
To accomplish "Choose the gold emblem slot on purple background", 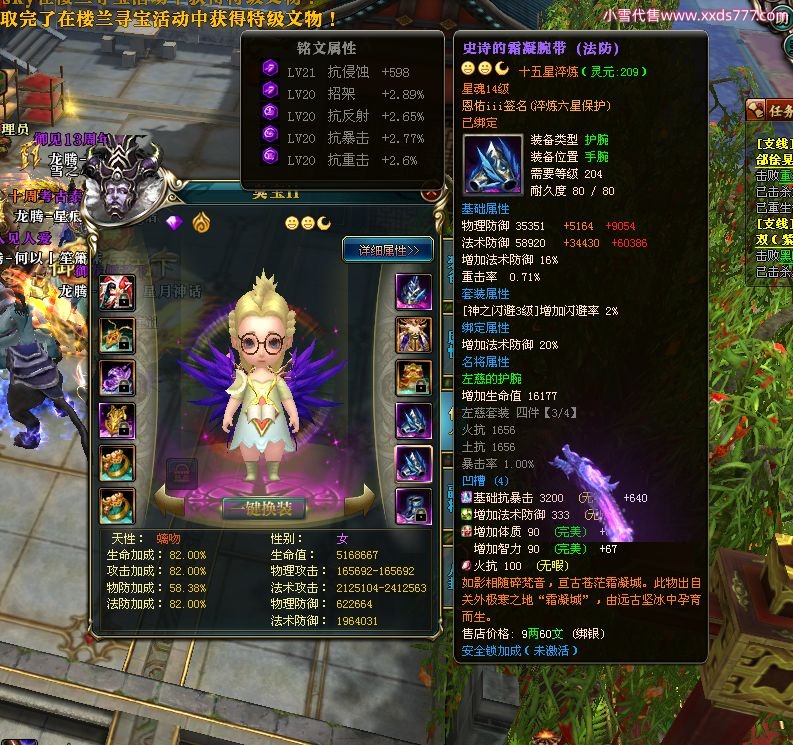I will pyautogui.click(x=117, y=421).
